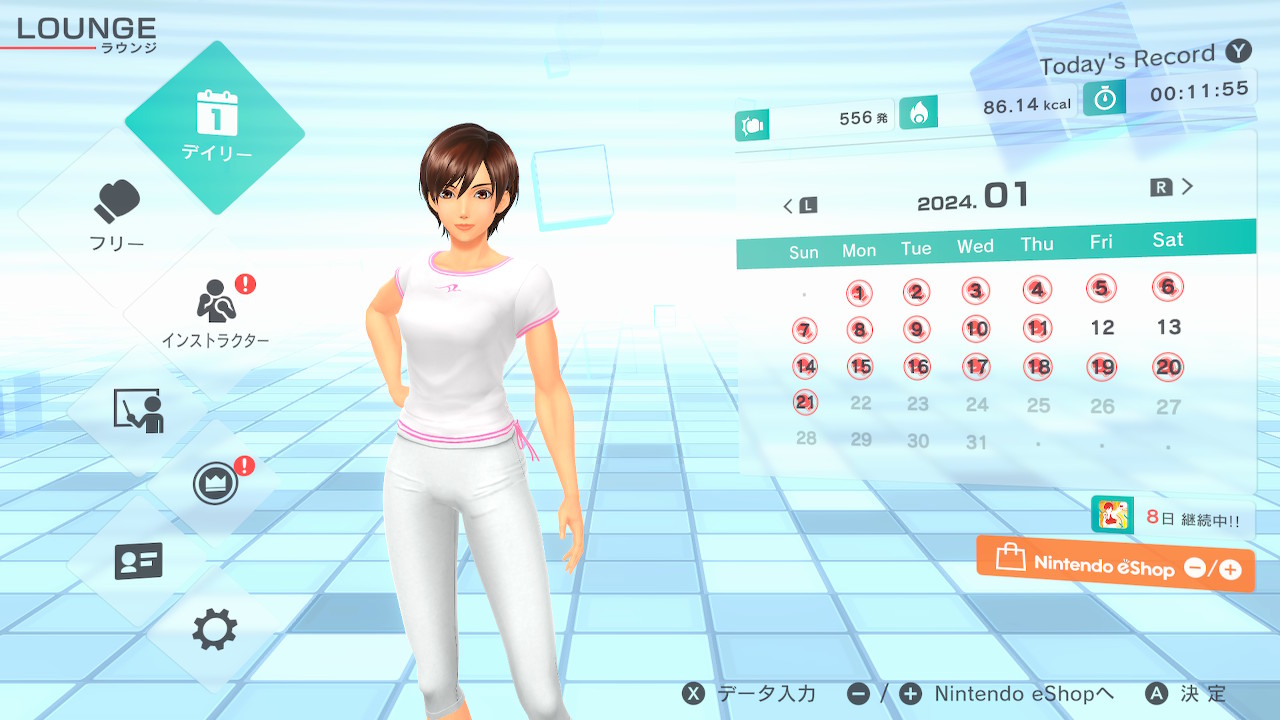The image size is (1280, 720).
Task: Choose January 6 on the calendar
Action: coord(1167,287)
